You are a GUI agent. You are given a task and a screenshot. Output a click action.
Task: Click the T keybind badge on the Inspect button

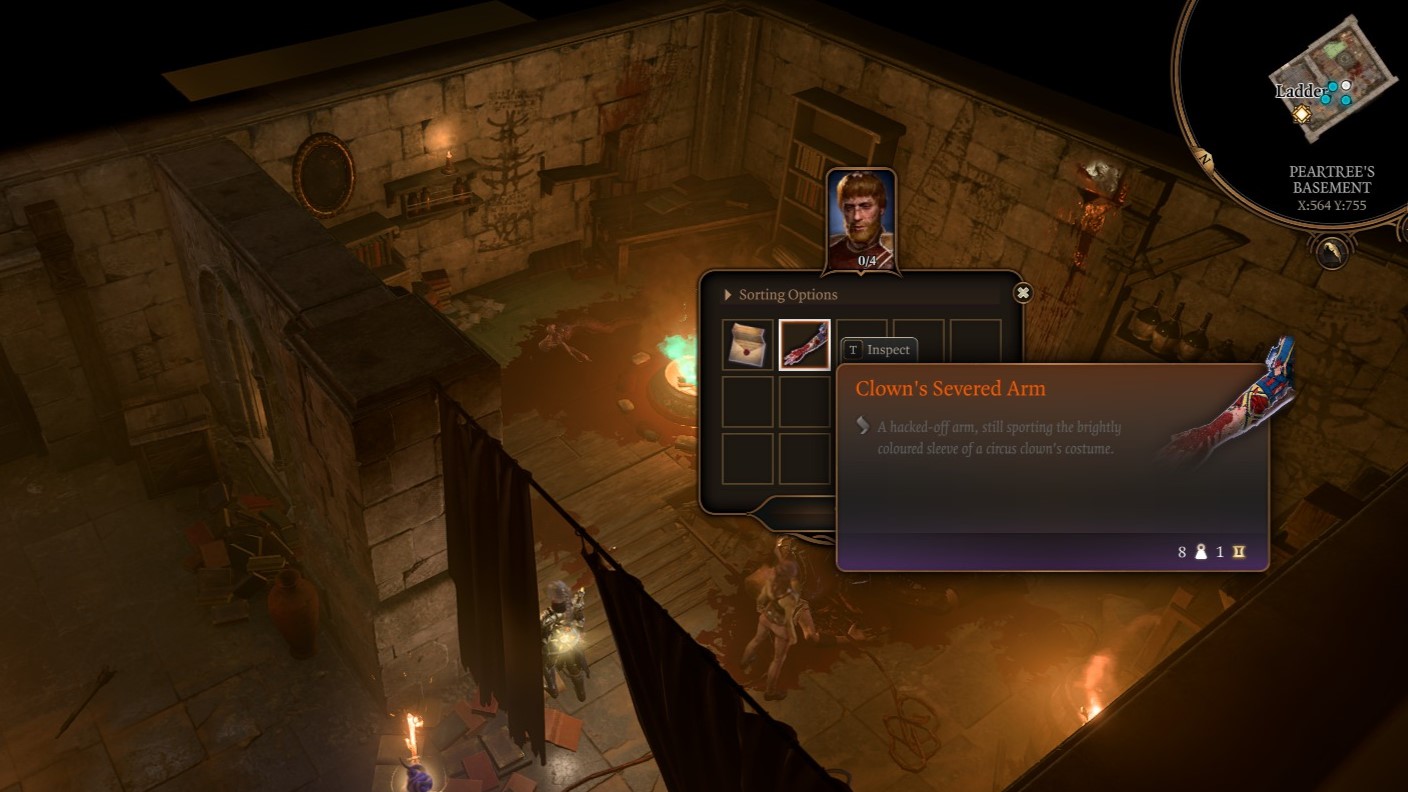[x=852, y=349]
